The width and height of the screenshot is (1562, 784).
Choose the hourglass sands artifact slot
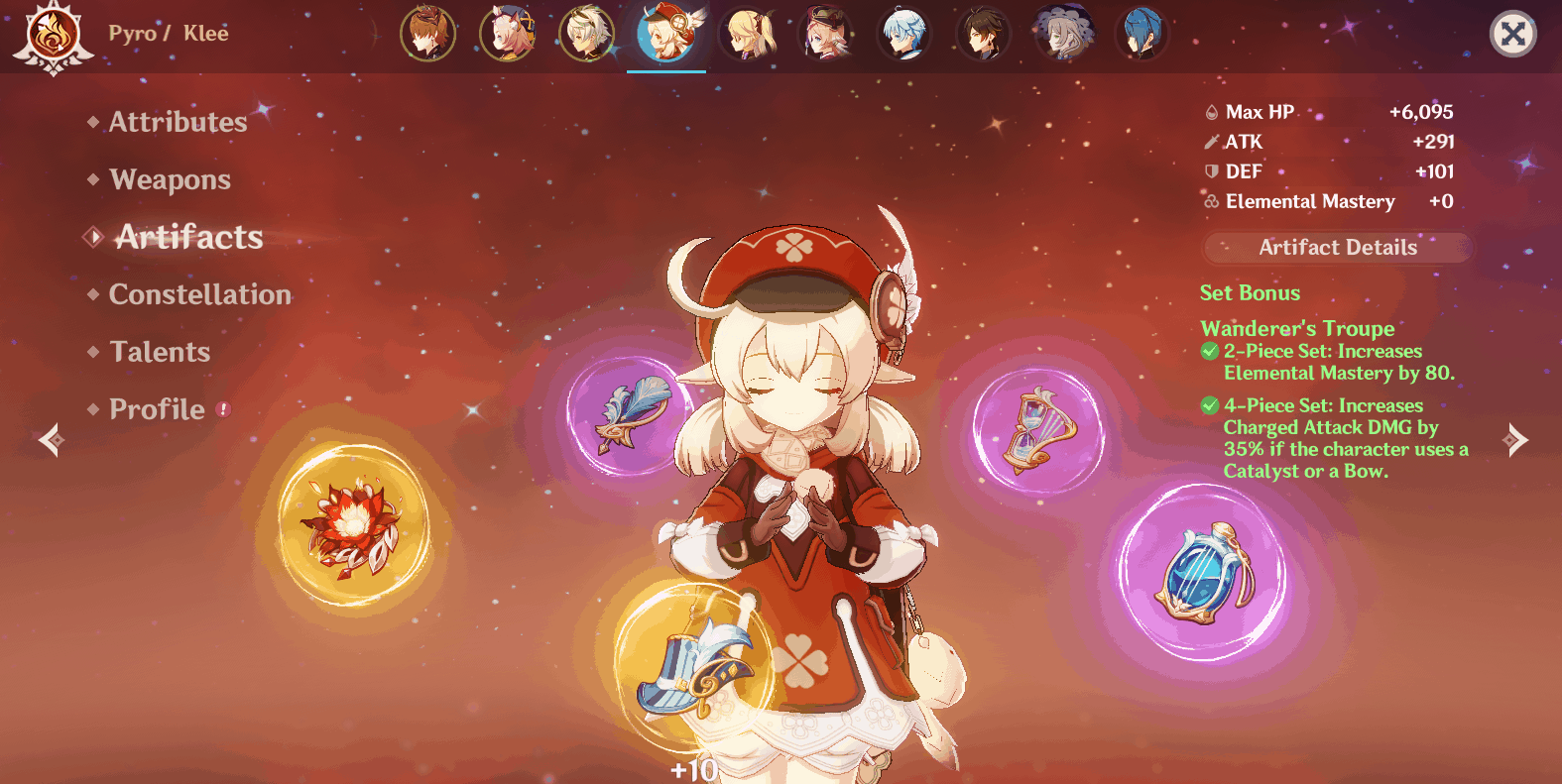click(1038, 431)
